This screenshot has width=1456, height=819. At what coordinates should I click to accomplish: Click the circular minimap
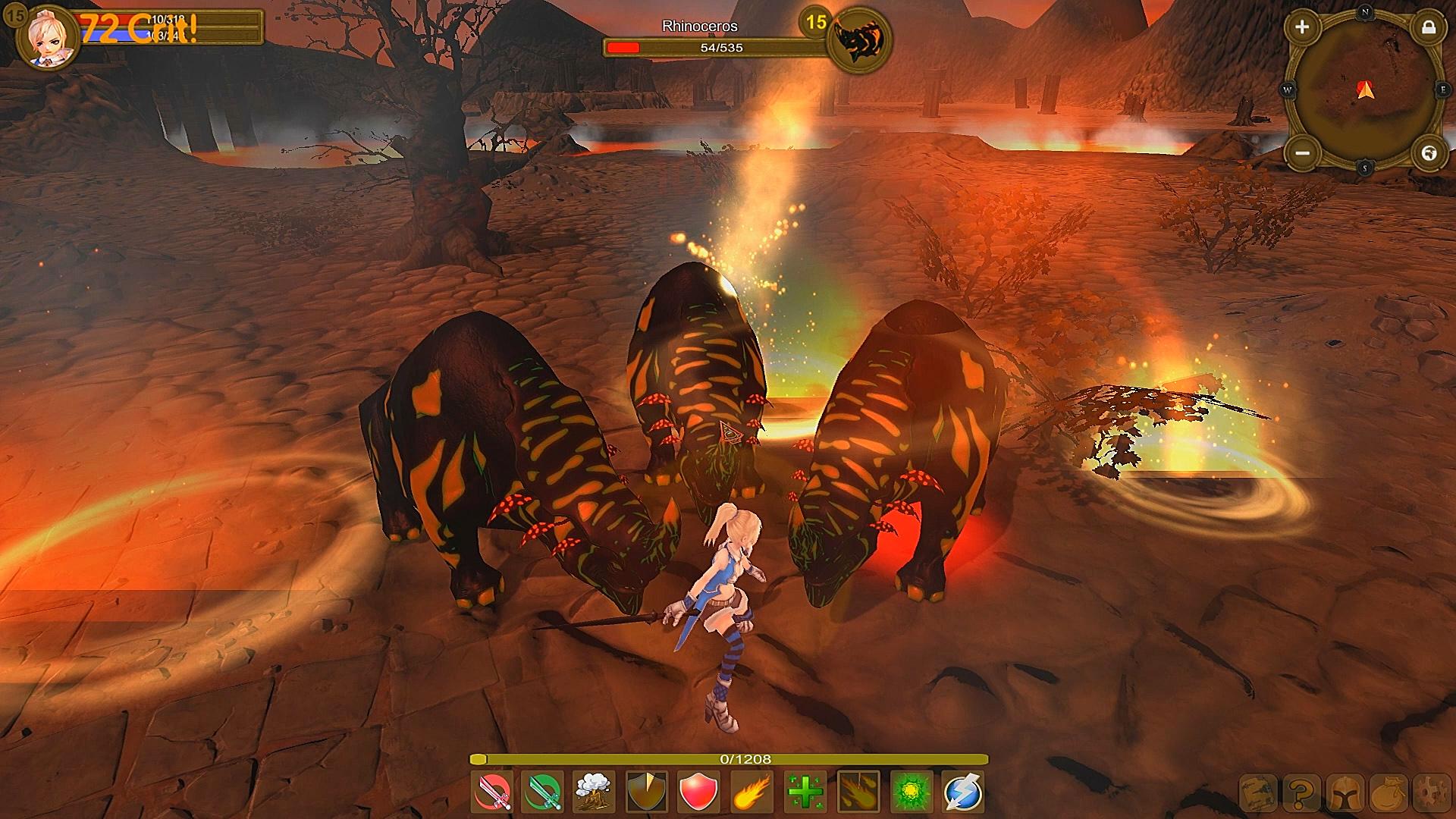point(1365,91)
